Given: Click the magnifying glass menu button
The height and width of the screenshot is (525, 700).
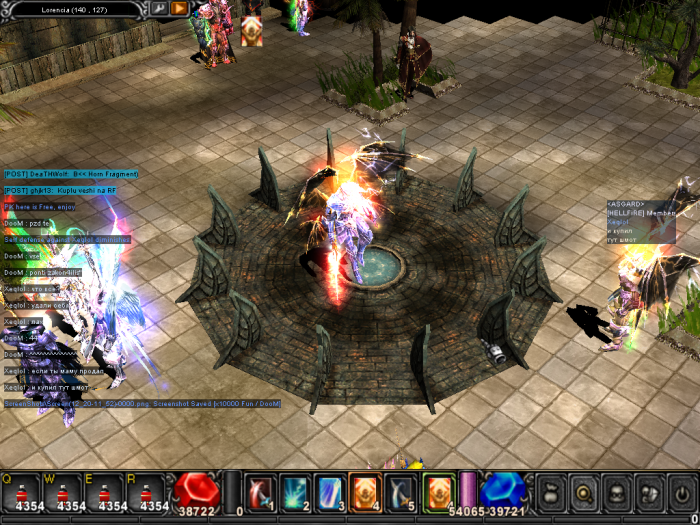Looking at the screenshot, I should [x=584, y=492].
